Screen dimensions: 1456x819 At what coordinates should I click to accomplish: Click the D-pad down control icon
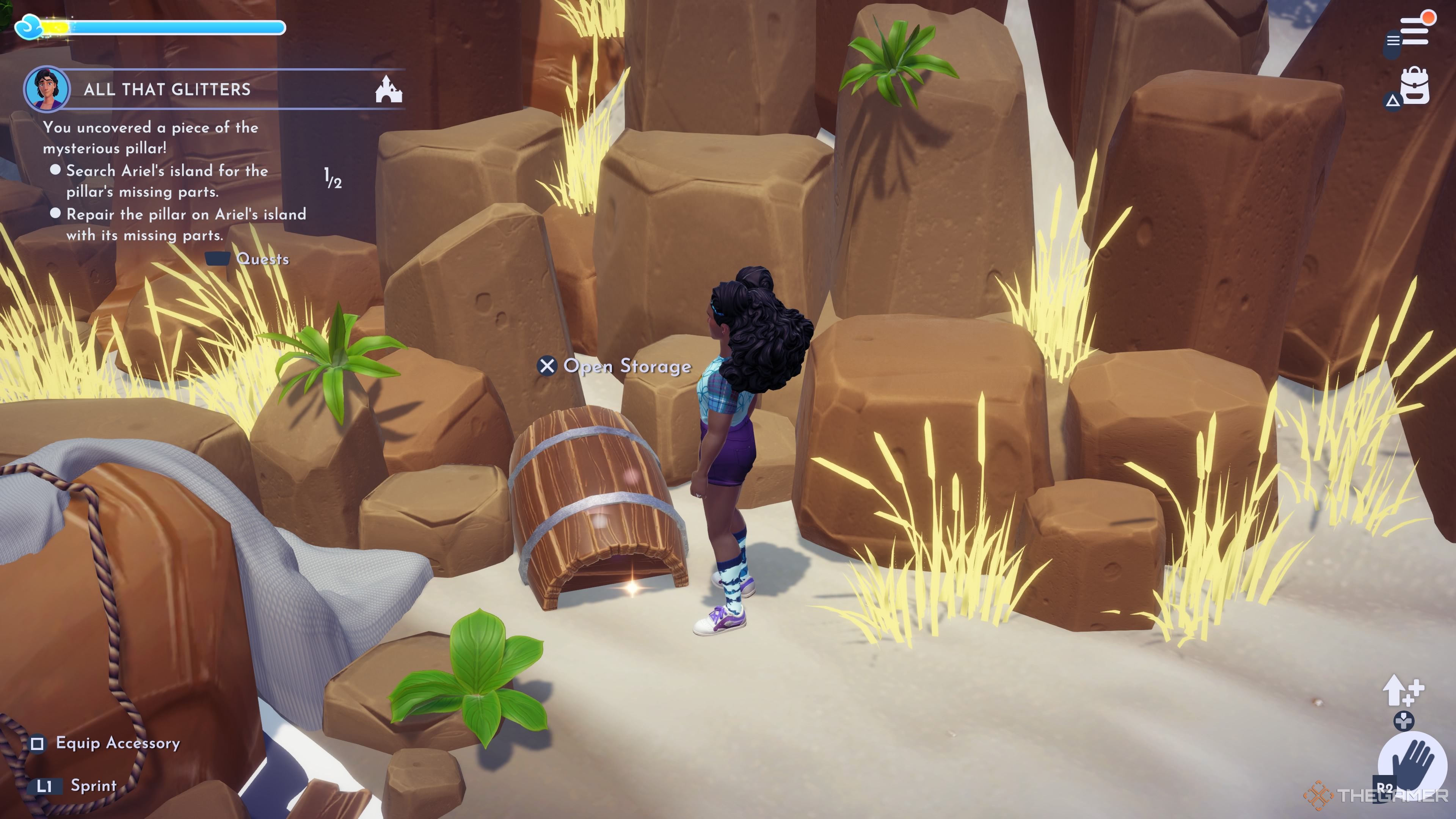pyautogui.click(x=1404, y=721)
